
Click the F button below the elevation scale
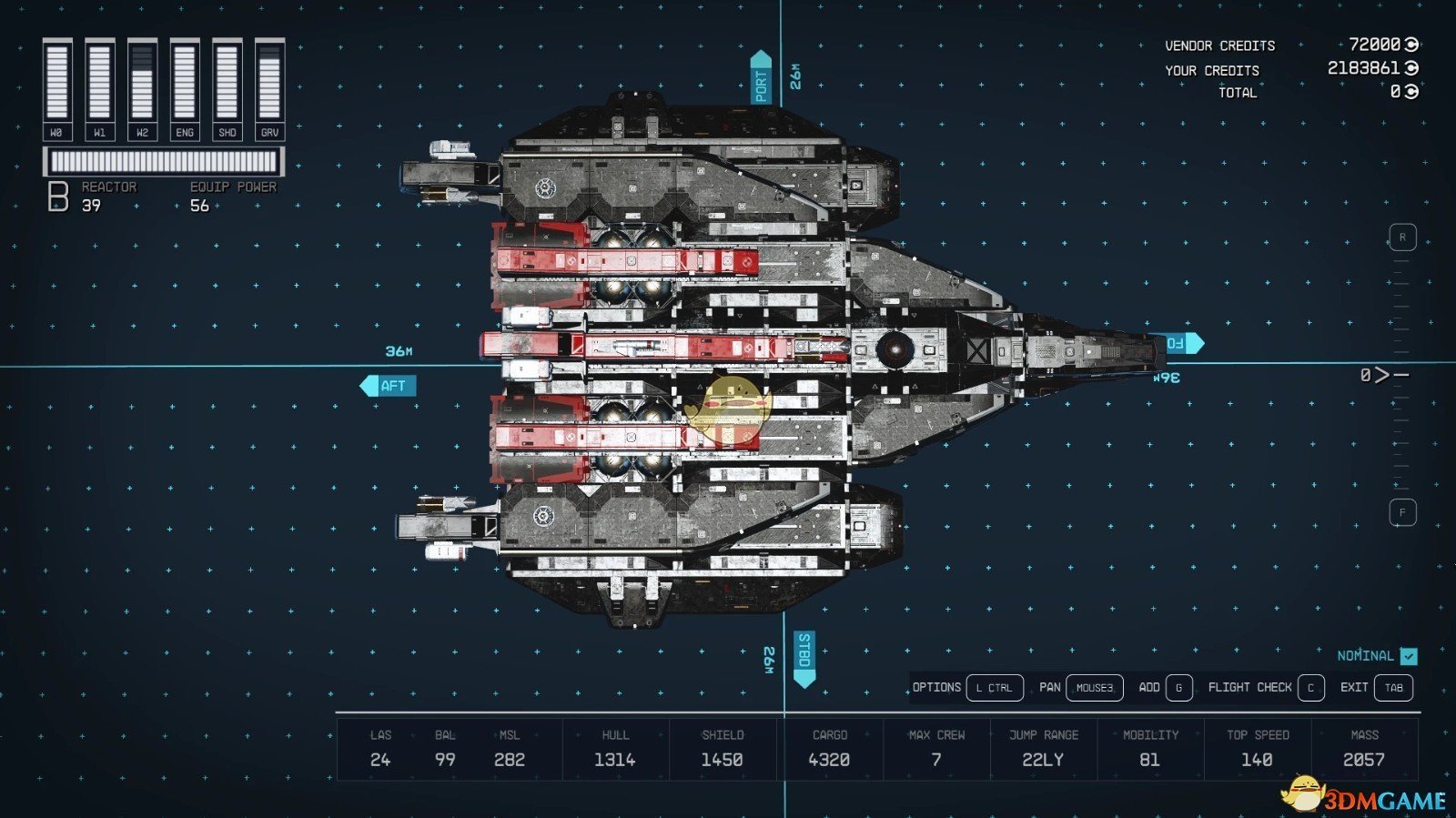coord(1402,513)
